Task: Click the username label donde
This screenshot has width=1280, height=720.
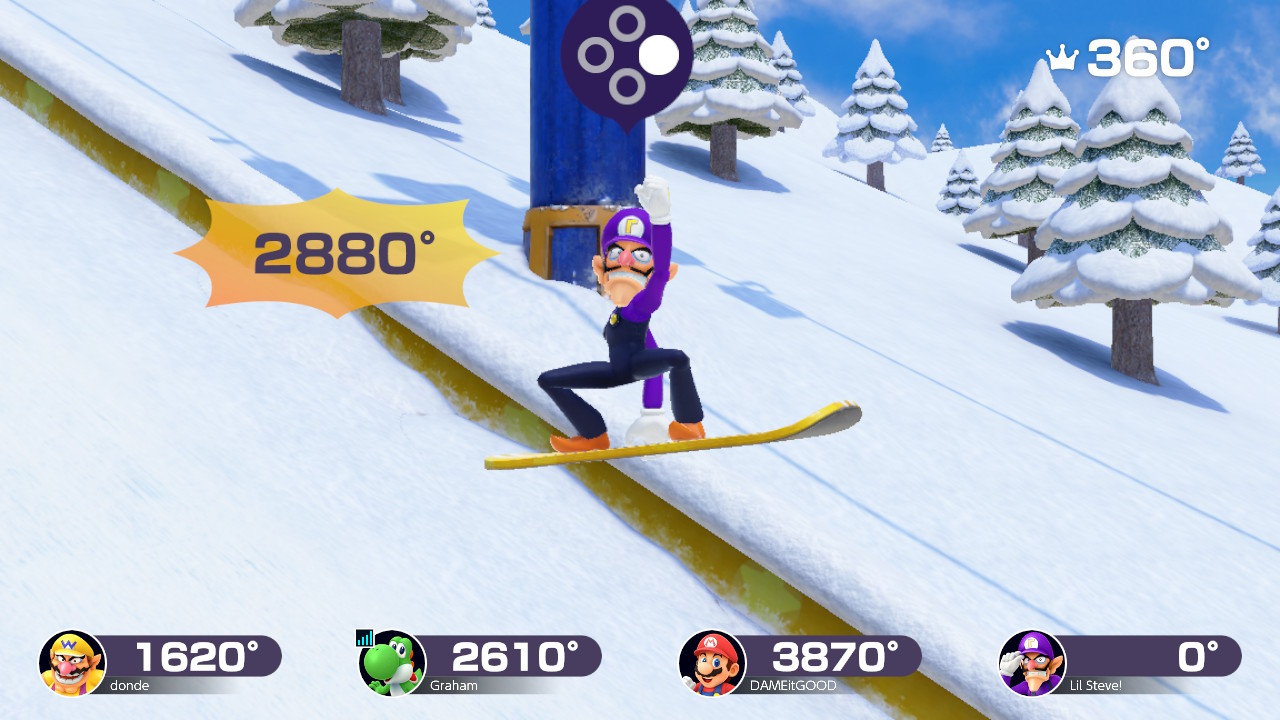Action: (x=132, y=686)
